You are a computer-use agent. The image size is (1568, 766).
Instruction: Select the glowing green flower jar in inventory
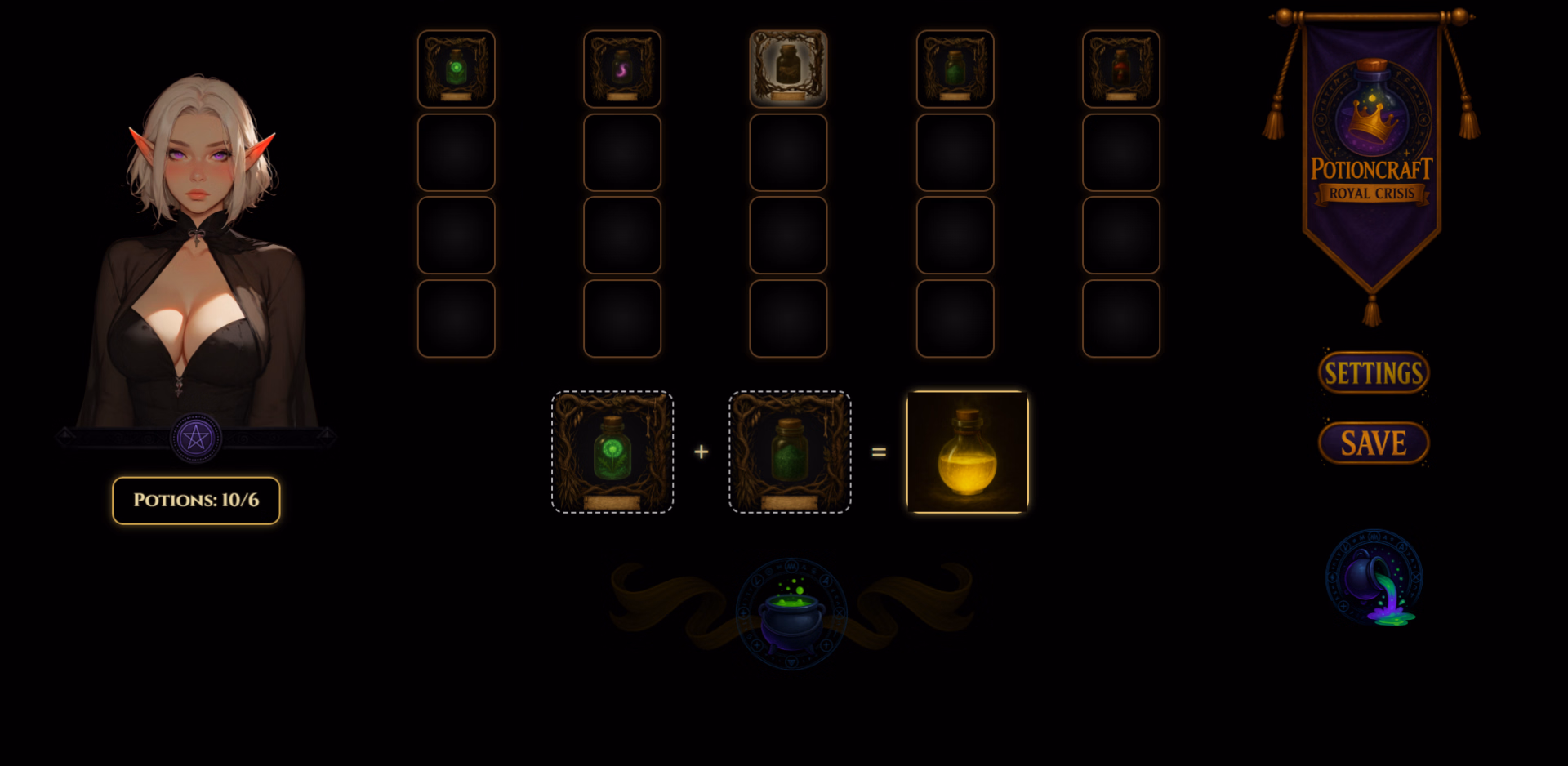click(x=457, y=69)
